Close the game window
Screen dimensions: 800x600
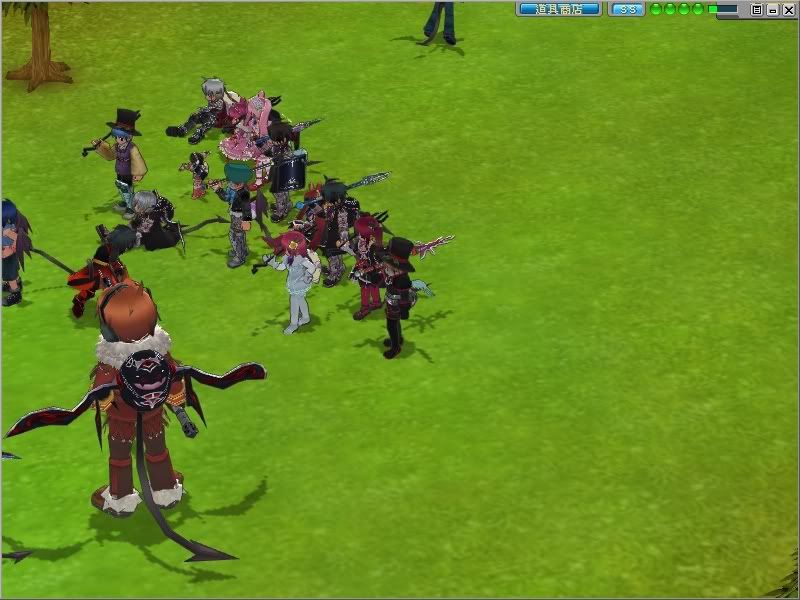pyautogui.click(x=787, y=9)
